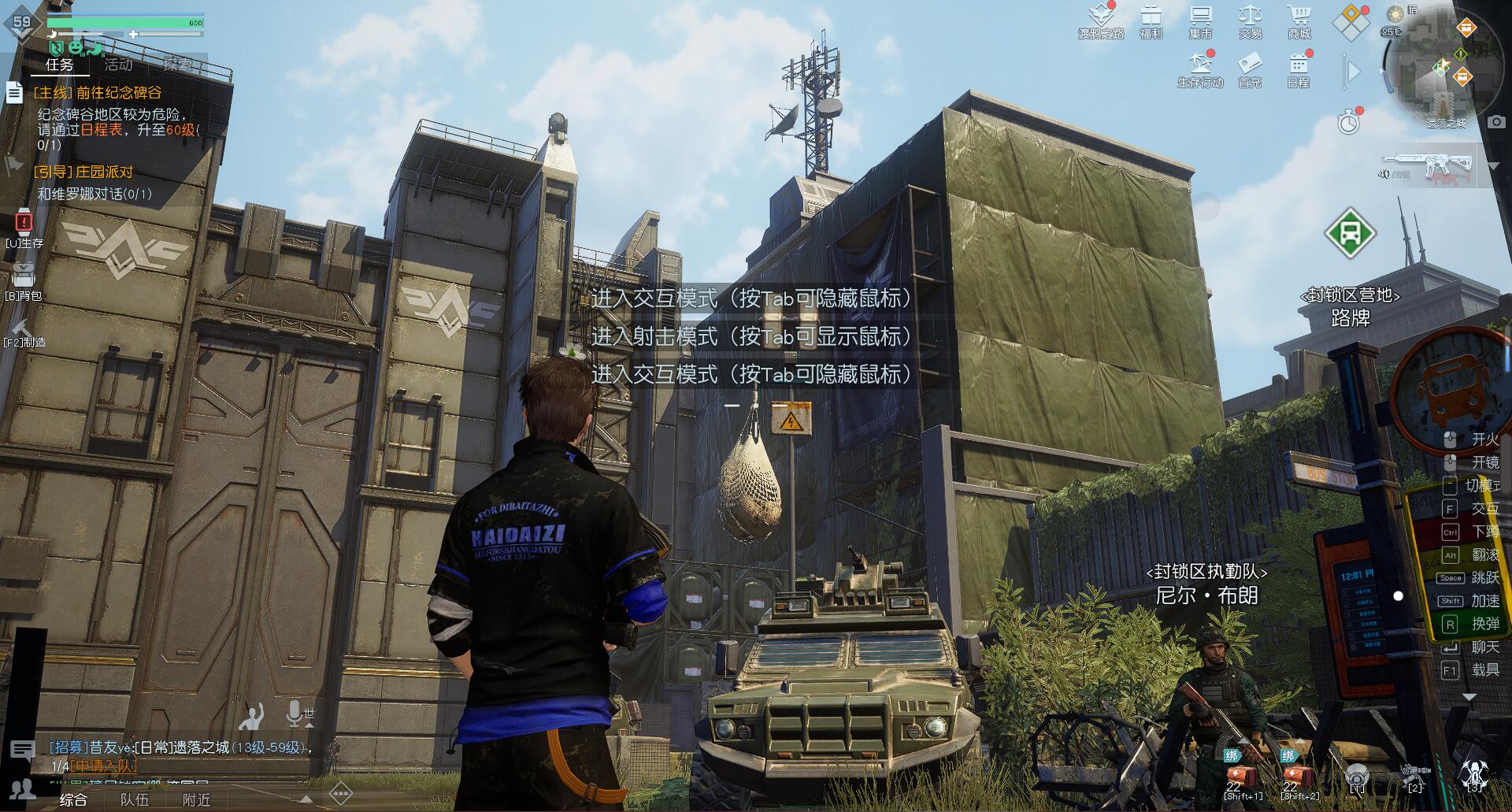
Task: Switch to the 活动 tab
Action: [x=119, y=65]
